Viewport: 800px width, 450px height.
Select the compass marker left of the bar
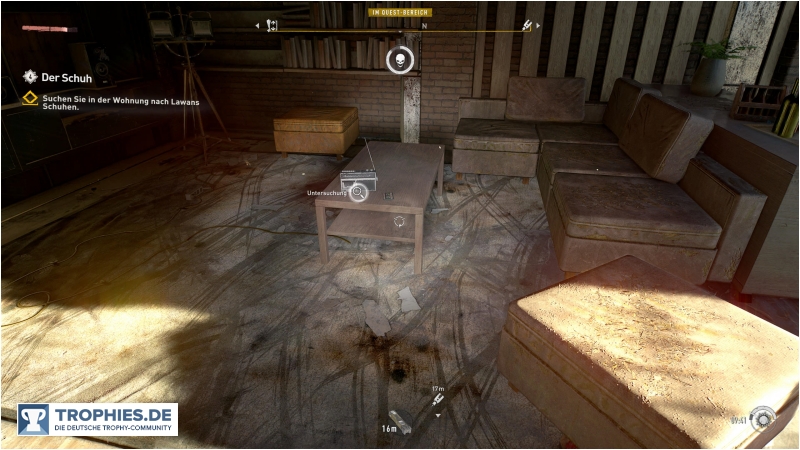(x=271, y=26)
